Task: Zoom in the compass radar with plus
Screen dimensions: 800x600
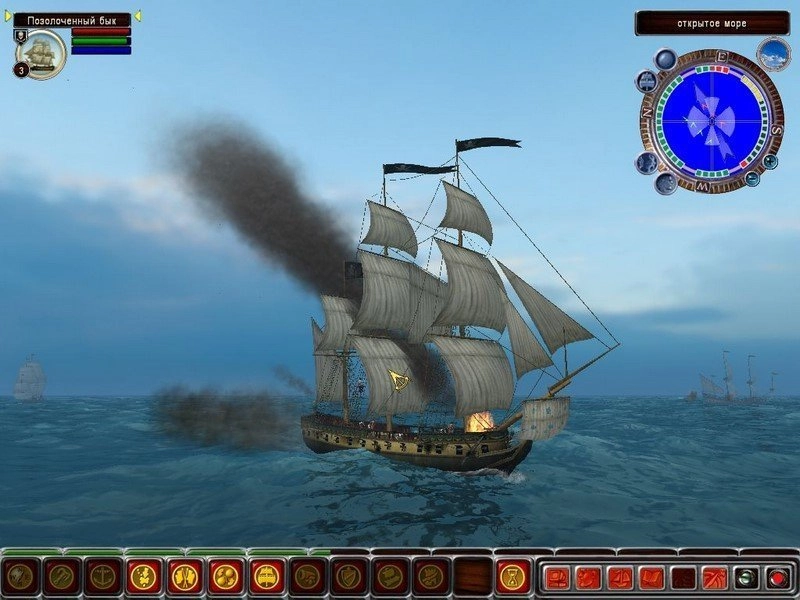Action: pyautogui.click(x=771, y=160)
